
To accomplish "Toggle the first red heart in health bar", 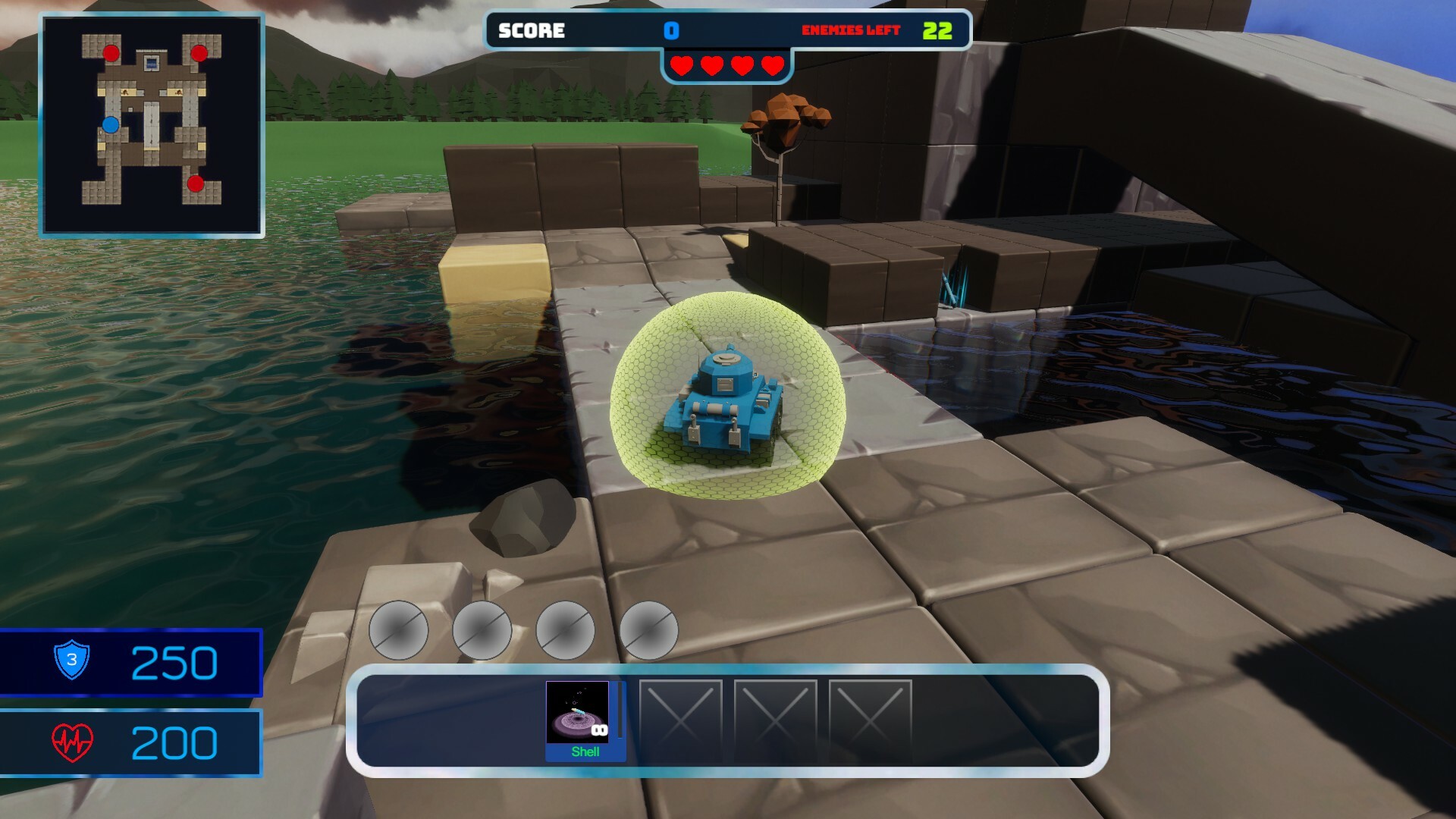I will (680, 65).
